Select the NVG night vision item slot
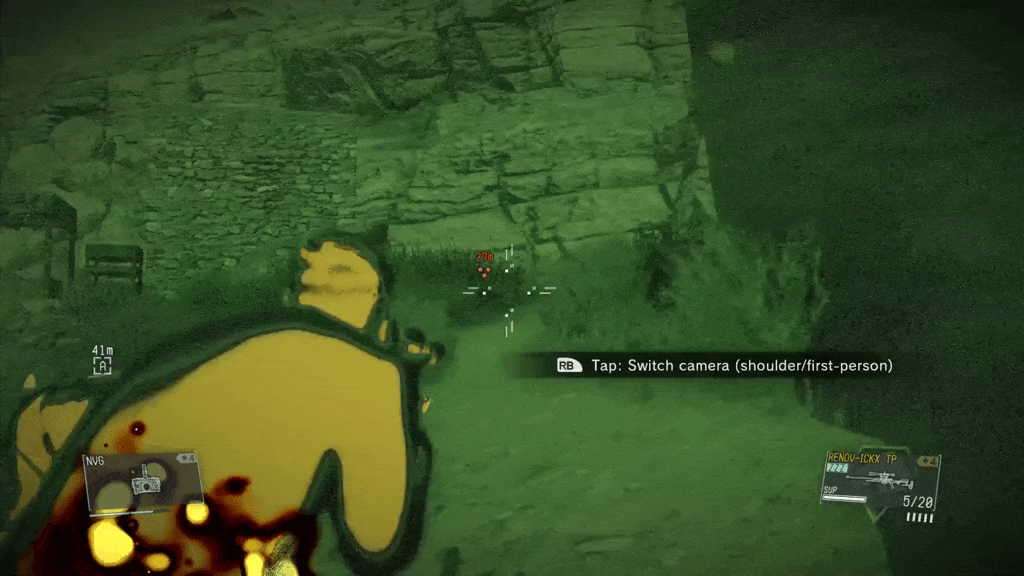This screenshot has height=576, width=1024. coord(143,482)
